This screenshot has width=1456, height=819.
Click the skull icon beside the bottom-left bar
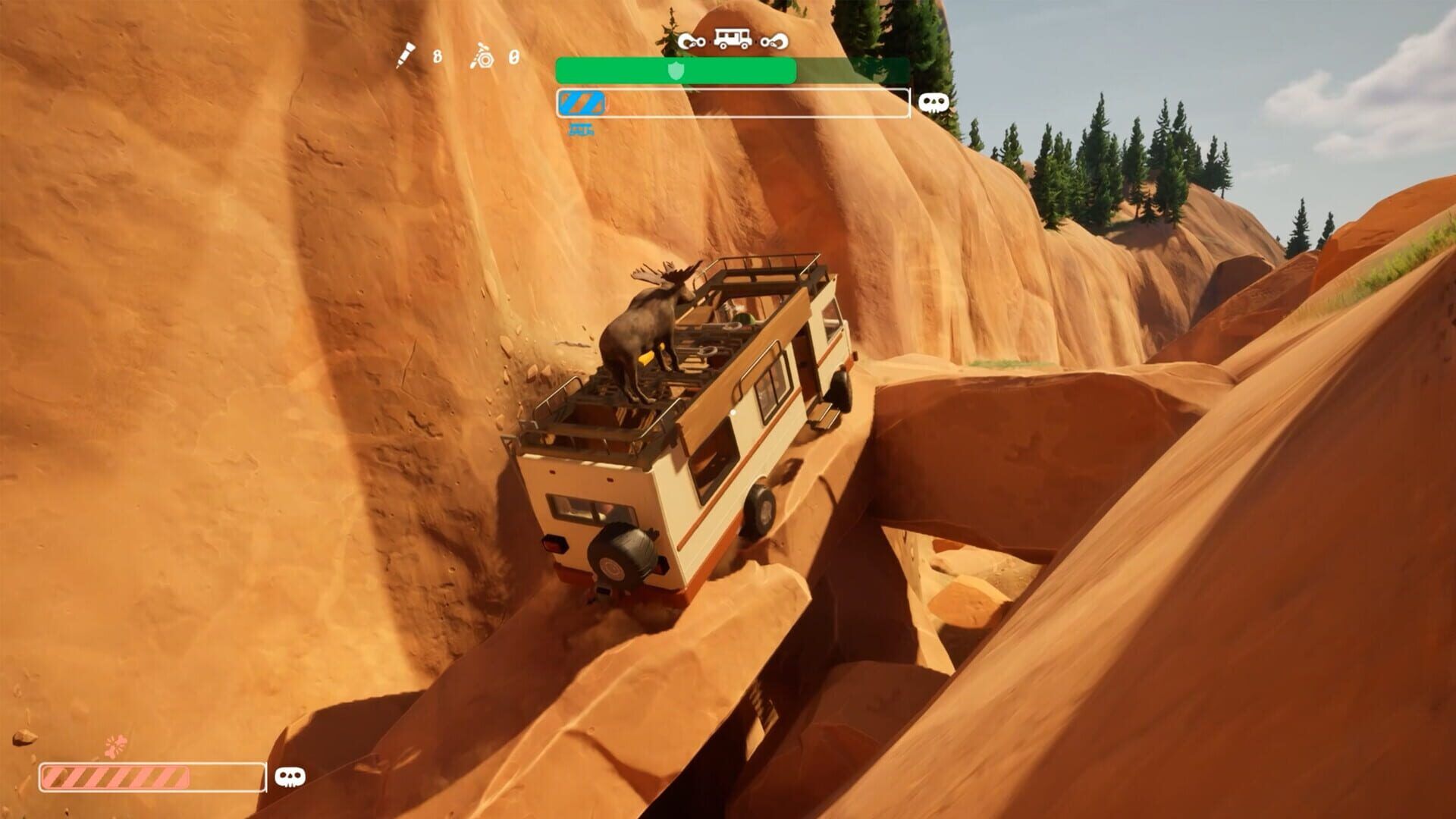(290, 777)
